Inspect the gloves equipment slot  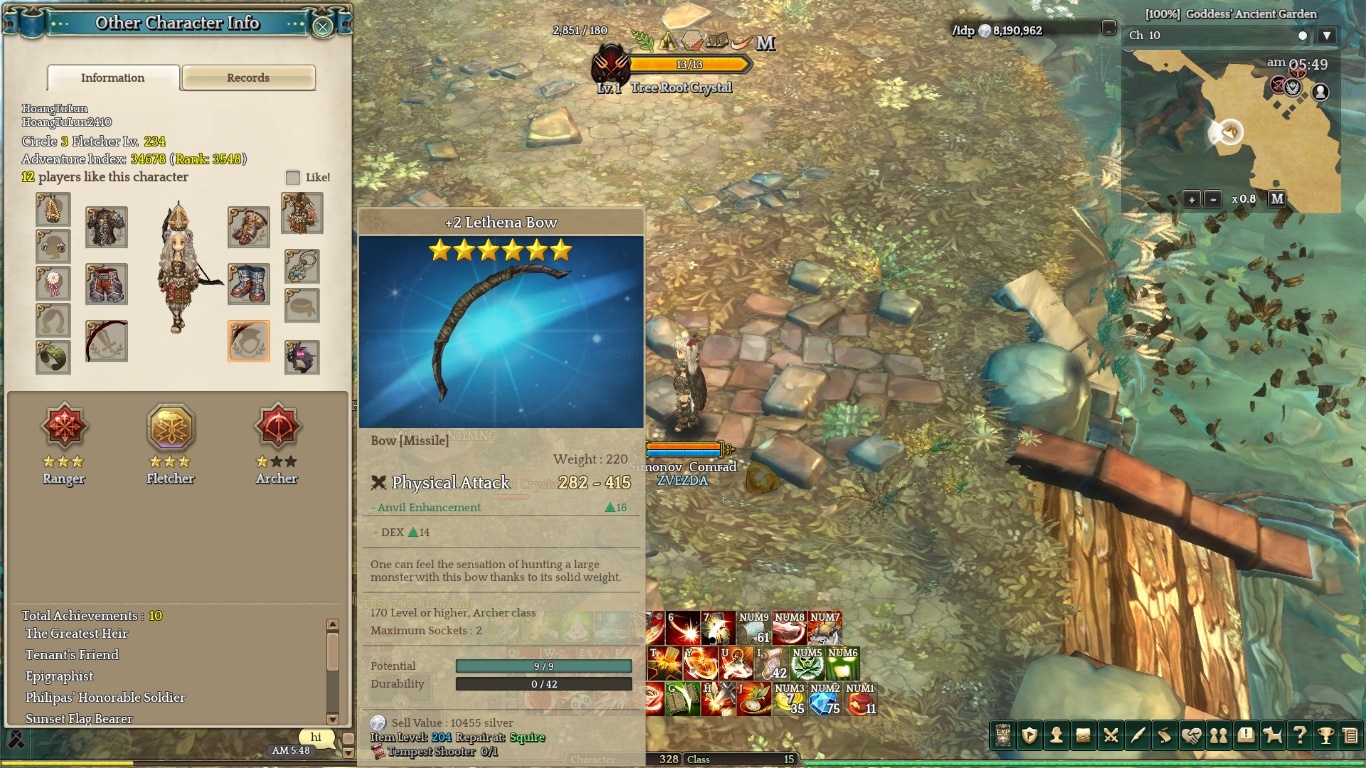pyautogui.click(x=248, y=227)
